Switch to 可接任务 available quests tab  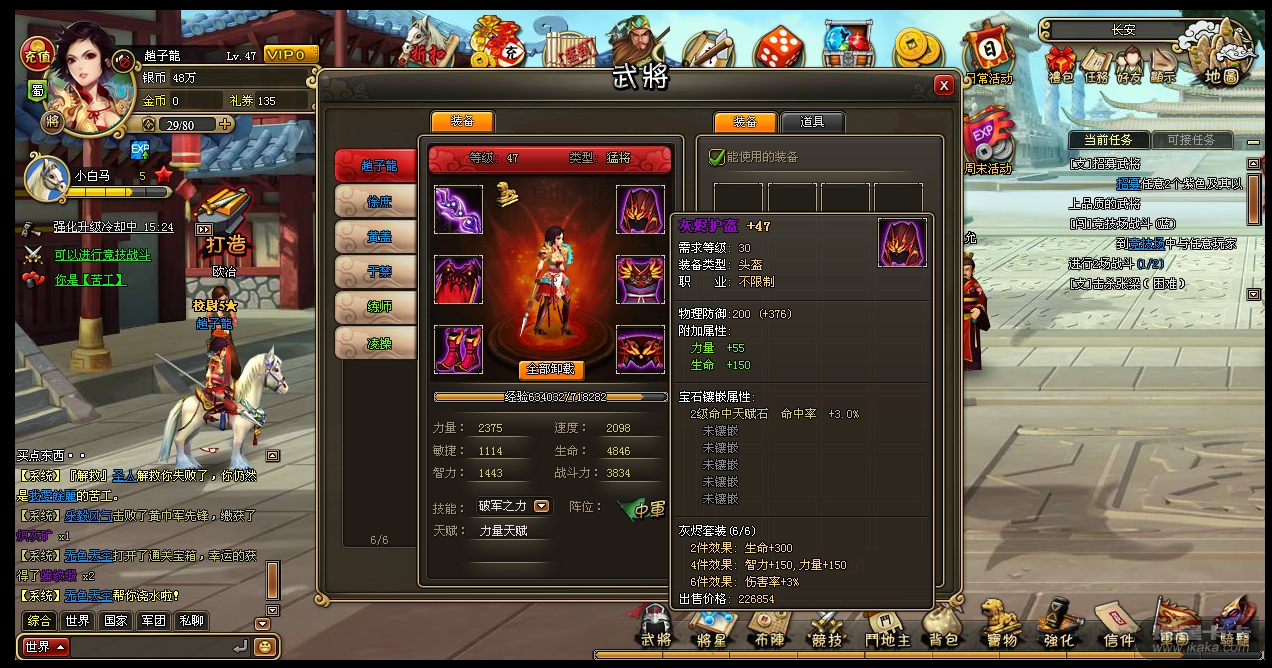point(1191,140)
